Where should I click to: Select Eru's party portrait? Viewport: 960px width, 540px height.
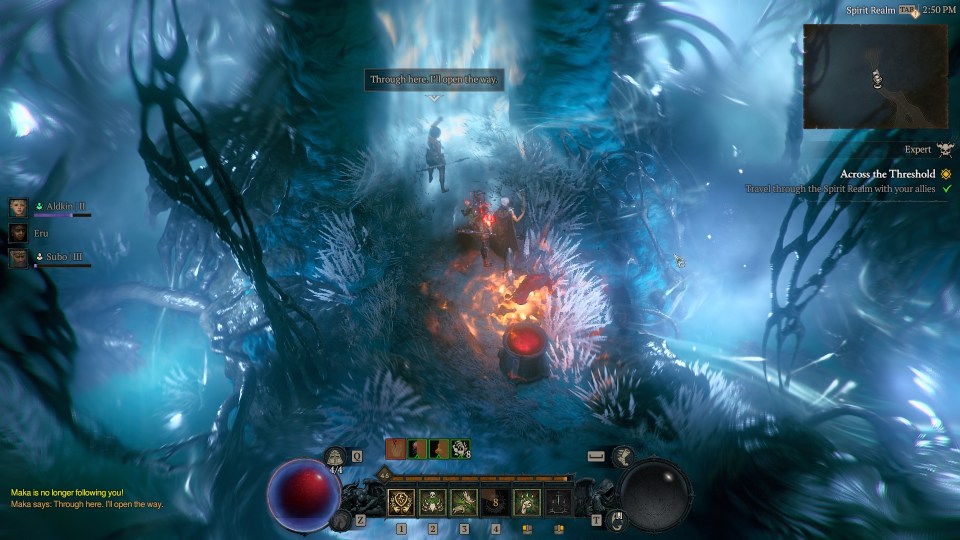click(18, 233)
